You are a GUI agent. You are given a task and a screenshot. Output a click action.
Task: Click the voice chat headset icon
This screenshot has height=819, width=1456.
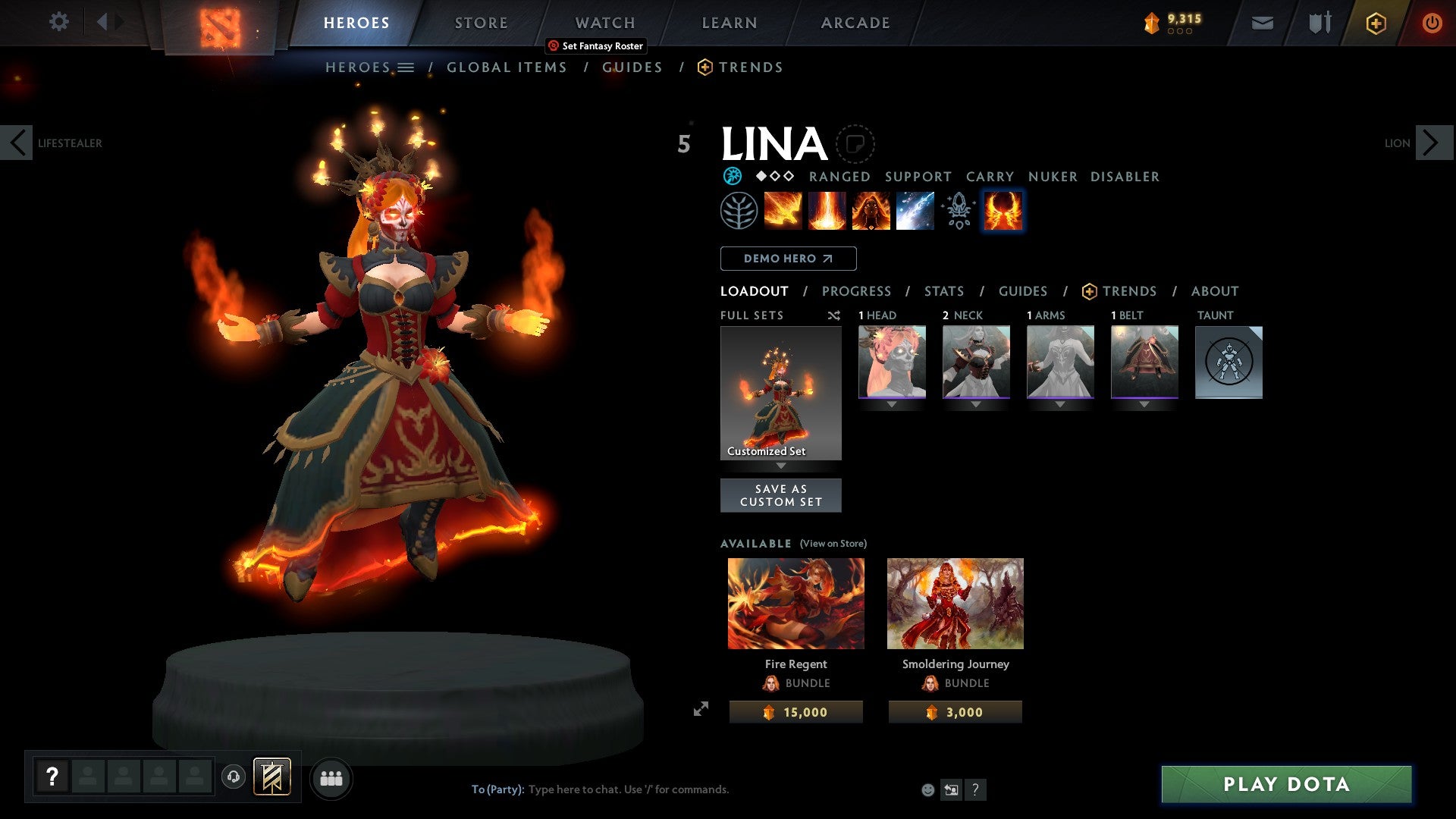[x=234, y=777]
